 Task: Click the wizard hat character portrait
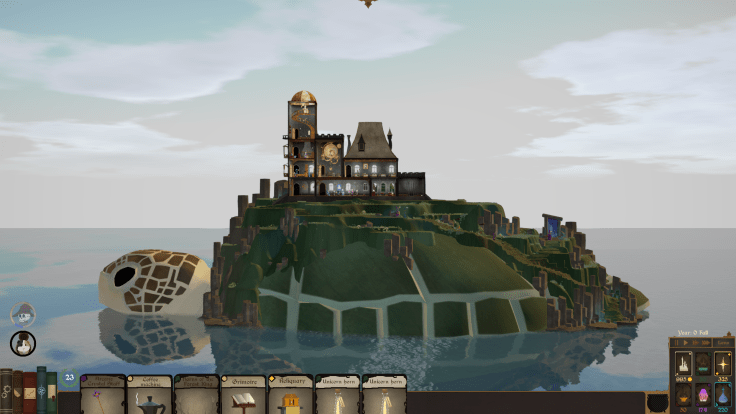tap(22, 315)
